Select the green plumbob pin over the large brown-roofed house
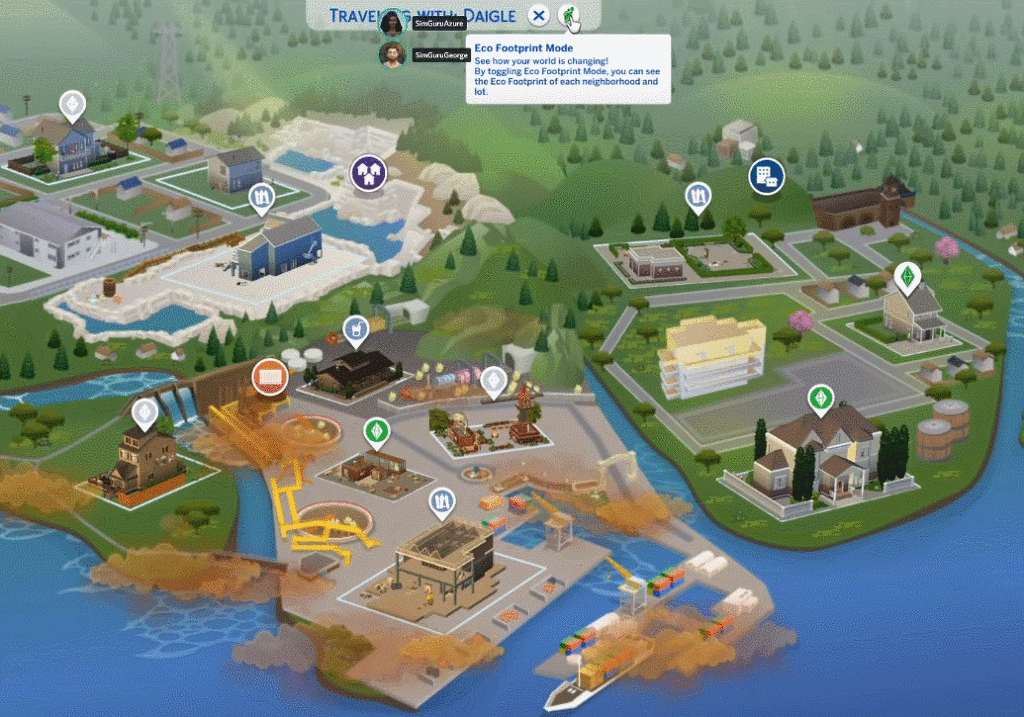Screen dimensions: 1024x717 click(x=821, y=398)
